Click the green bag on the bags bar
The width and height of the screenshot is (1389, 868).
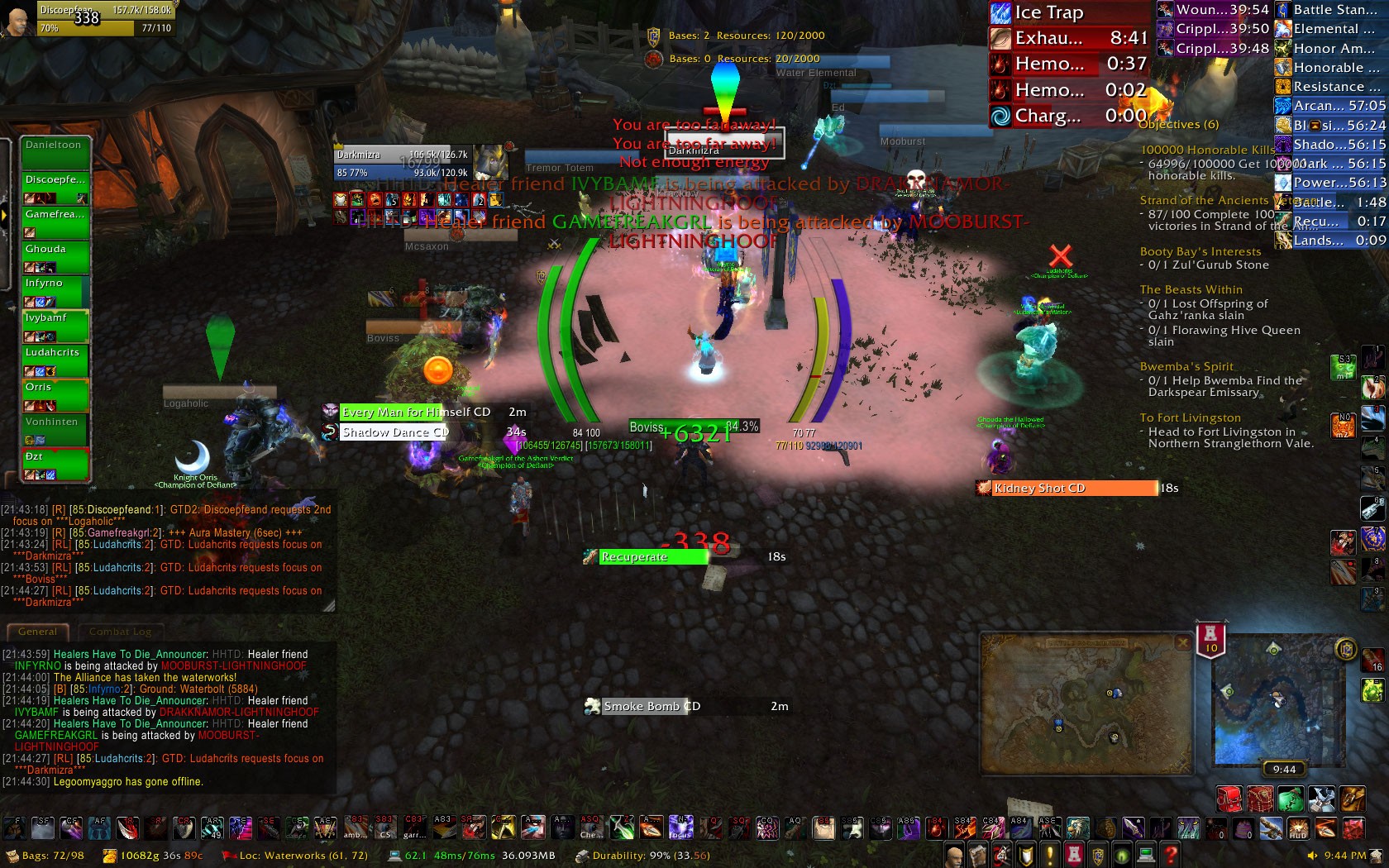[x=1291, y=799]
